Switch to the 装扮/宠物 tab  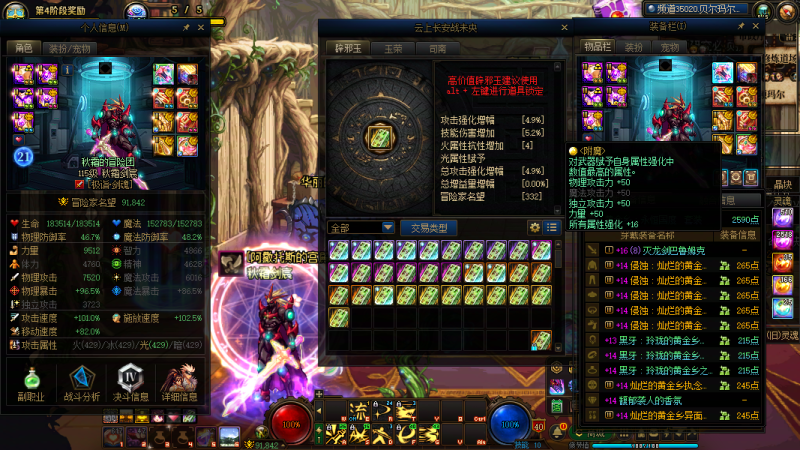coord(69,48)
